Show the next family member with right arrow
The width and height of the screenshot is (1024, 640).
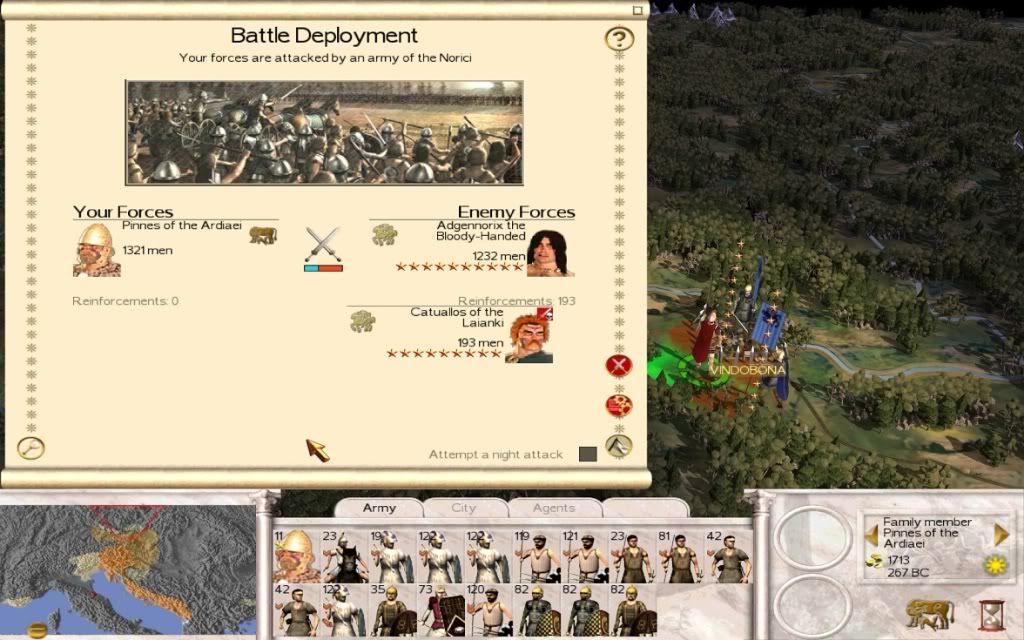[1001, 535]
